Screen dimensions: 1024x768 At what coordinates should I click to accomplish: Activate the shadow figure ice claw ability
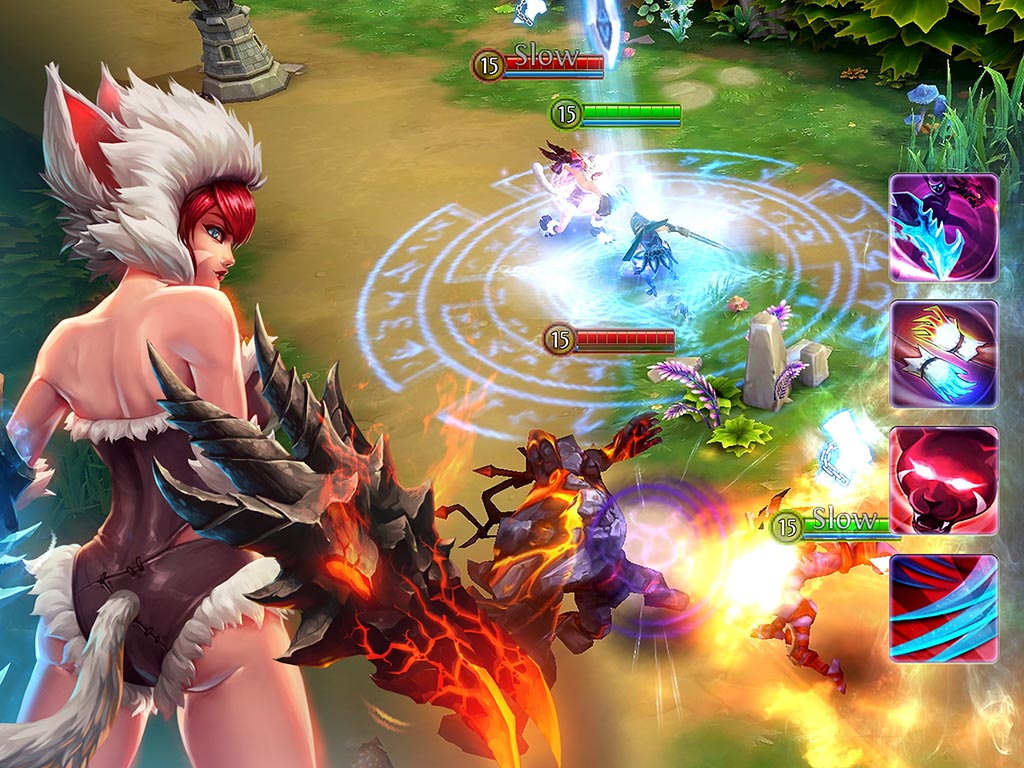tap(944, 228)
